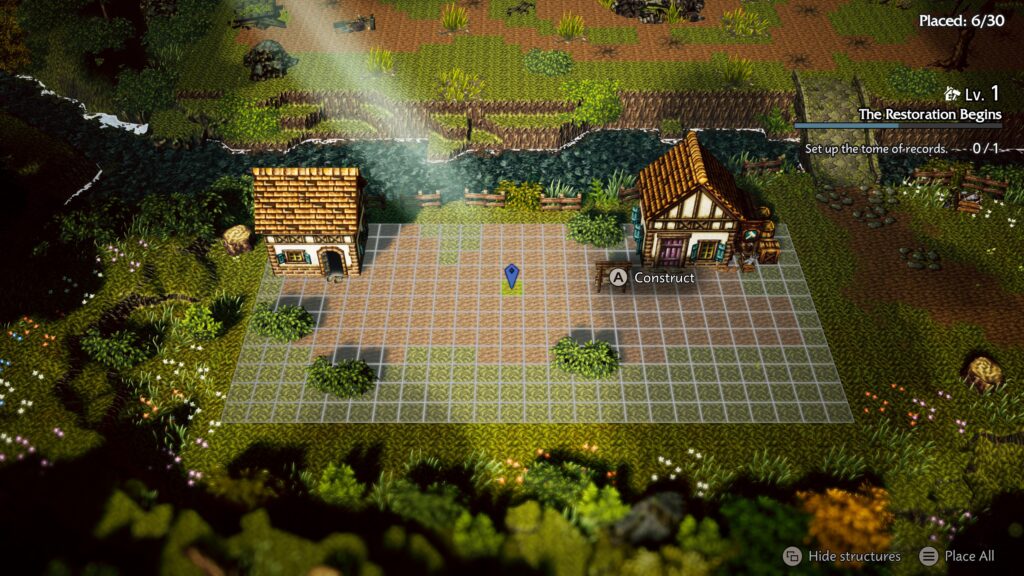The height and width of the screenshot is (576, 1024).
Task: Choose the Place All option
Action: click(968, 556)
